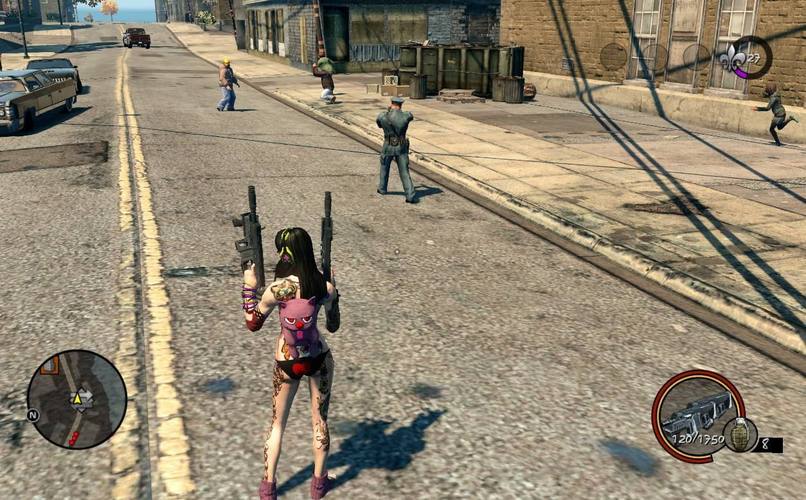Click the north compass indicator on minimap

(32, 414)
